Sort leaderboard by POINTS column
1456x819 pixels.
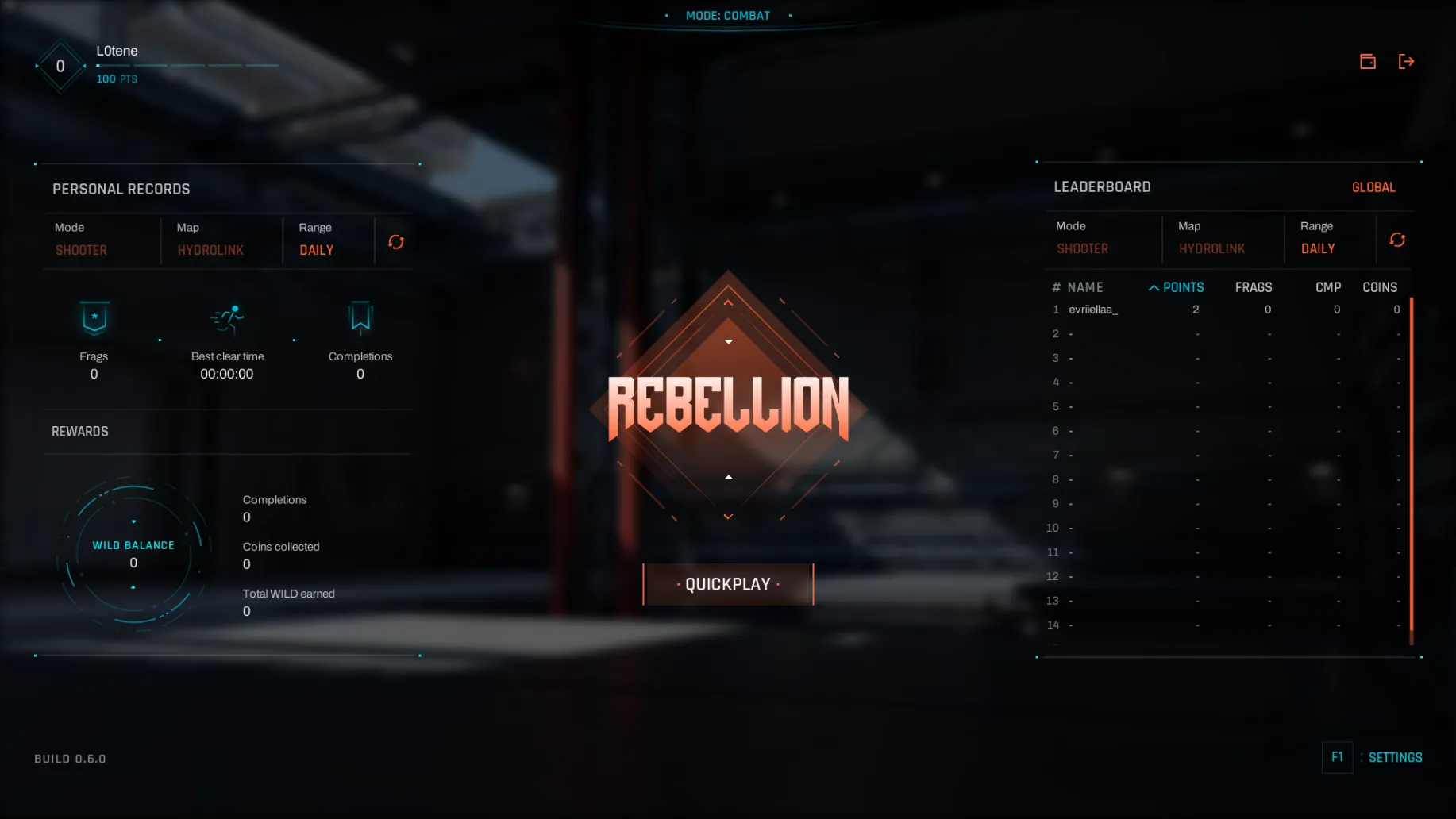point(1182,287)
